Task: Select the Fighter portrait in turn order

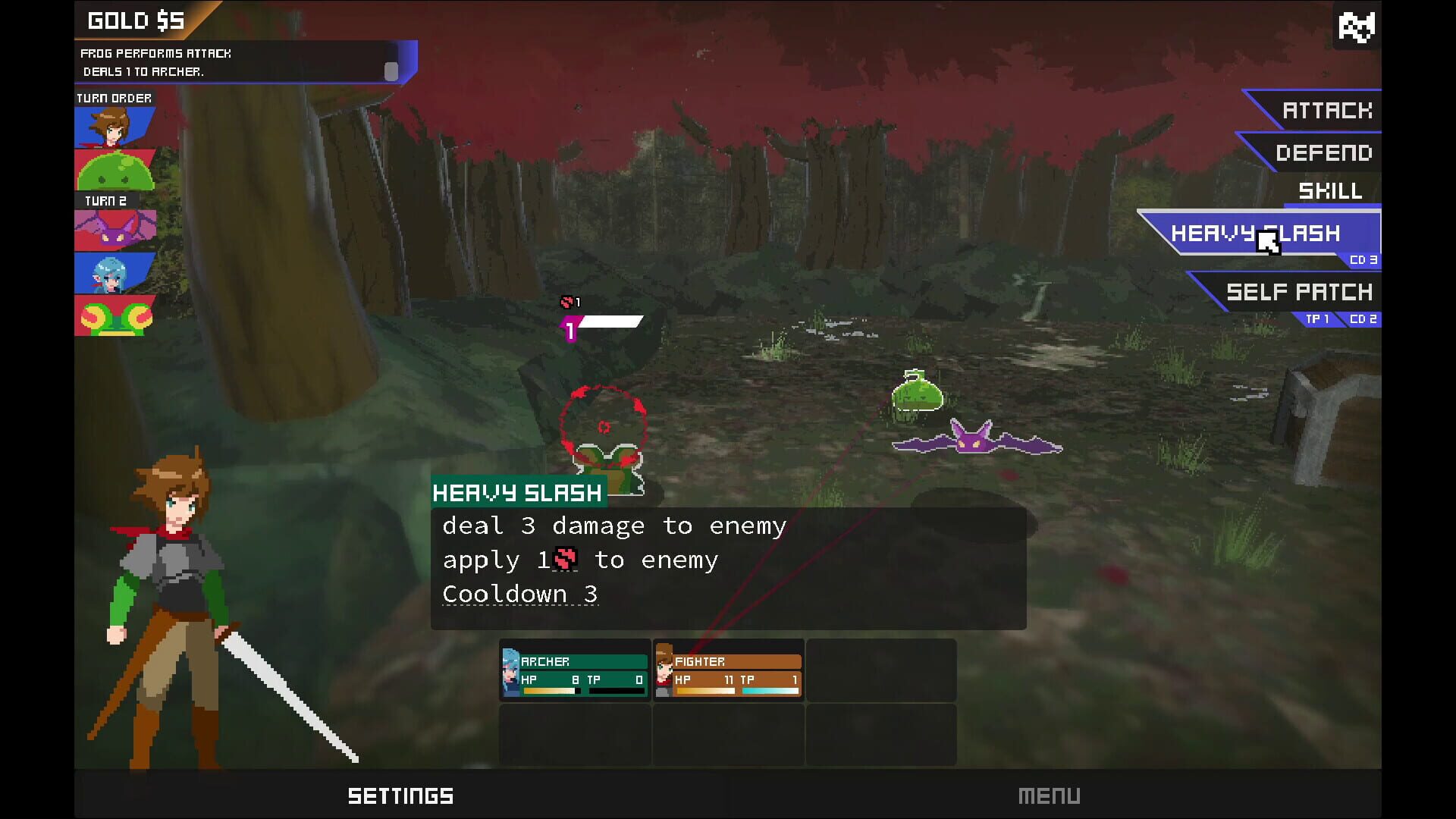Action: coord(114,126)
